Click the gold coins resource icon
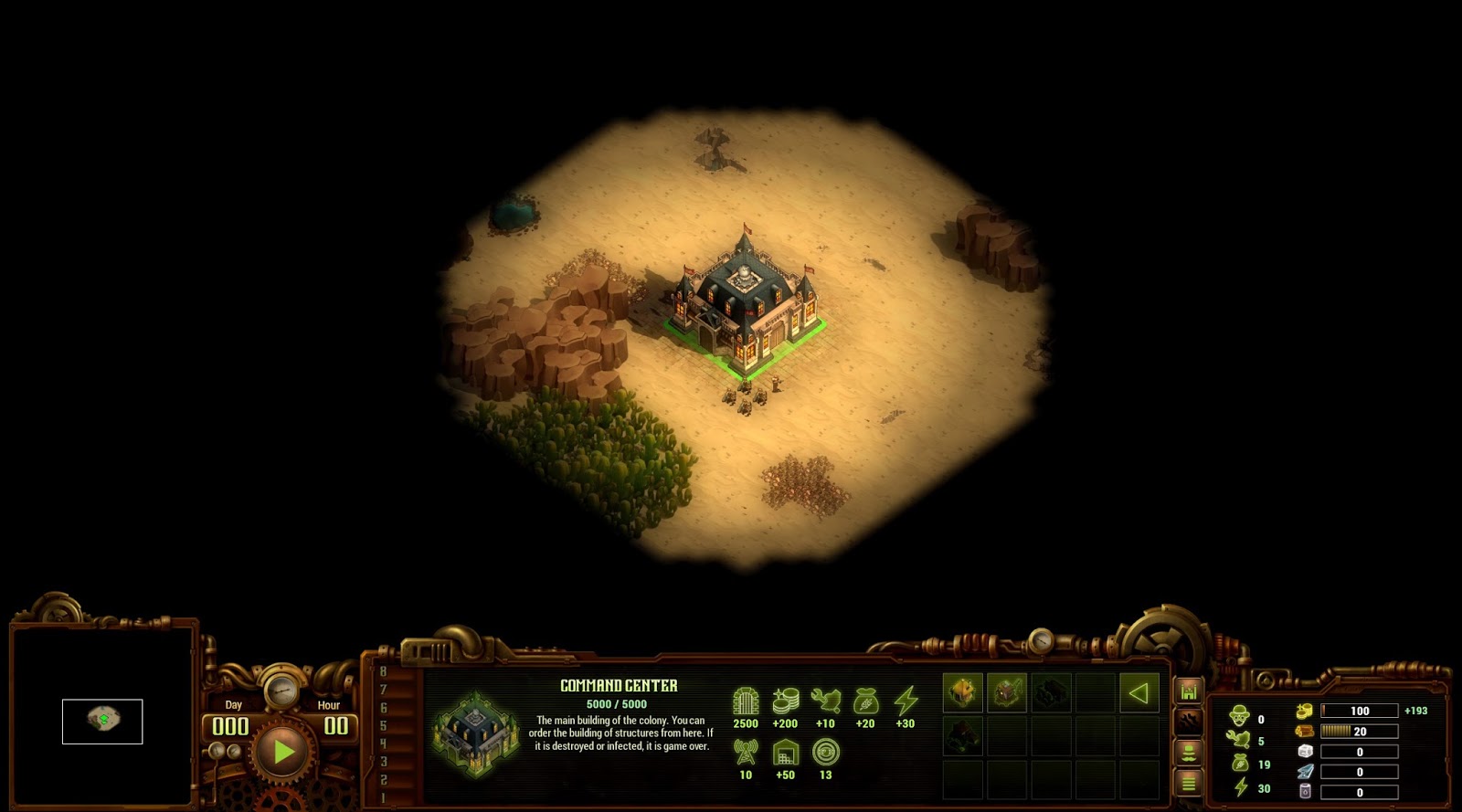This screenshot has width=1462, height=812. tap(1304, 711)
